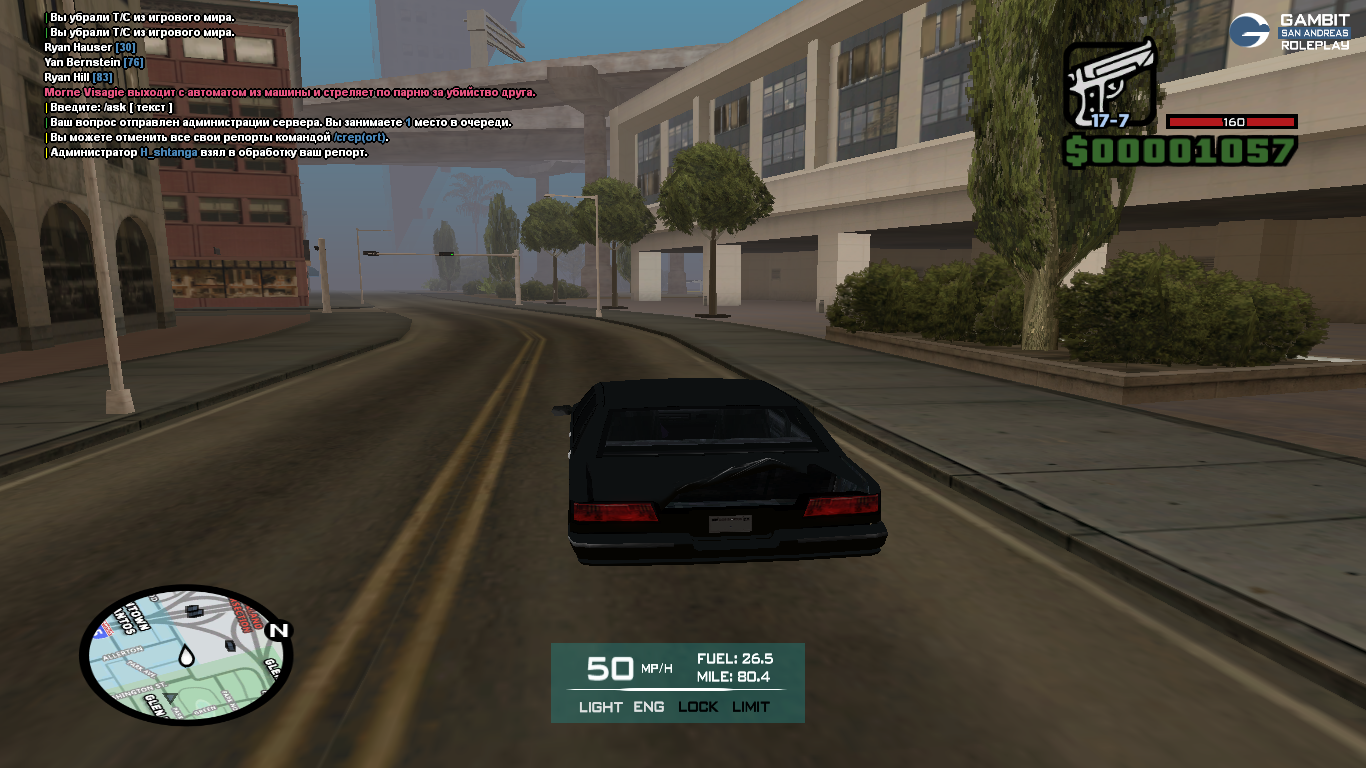Click the Gambit San Andreas Roleplay logo
The height and width of the screenshot is (768, 1366).
pos(1289,31)
